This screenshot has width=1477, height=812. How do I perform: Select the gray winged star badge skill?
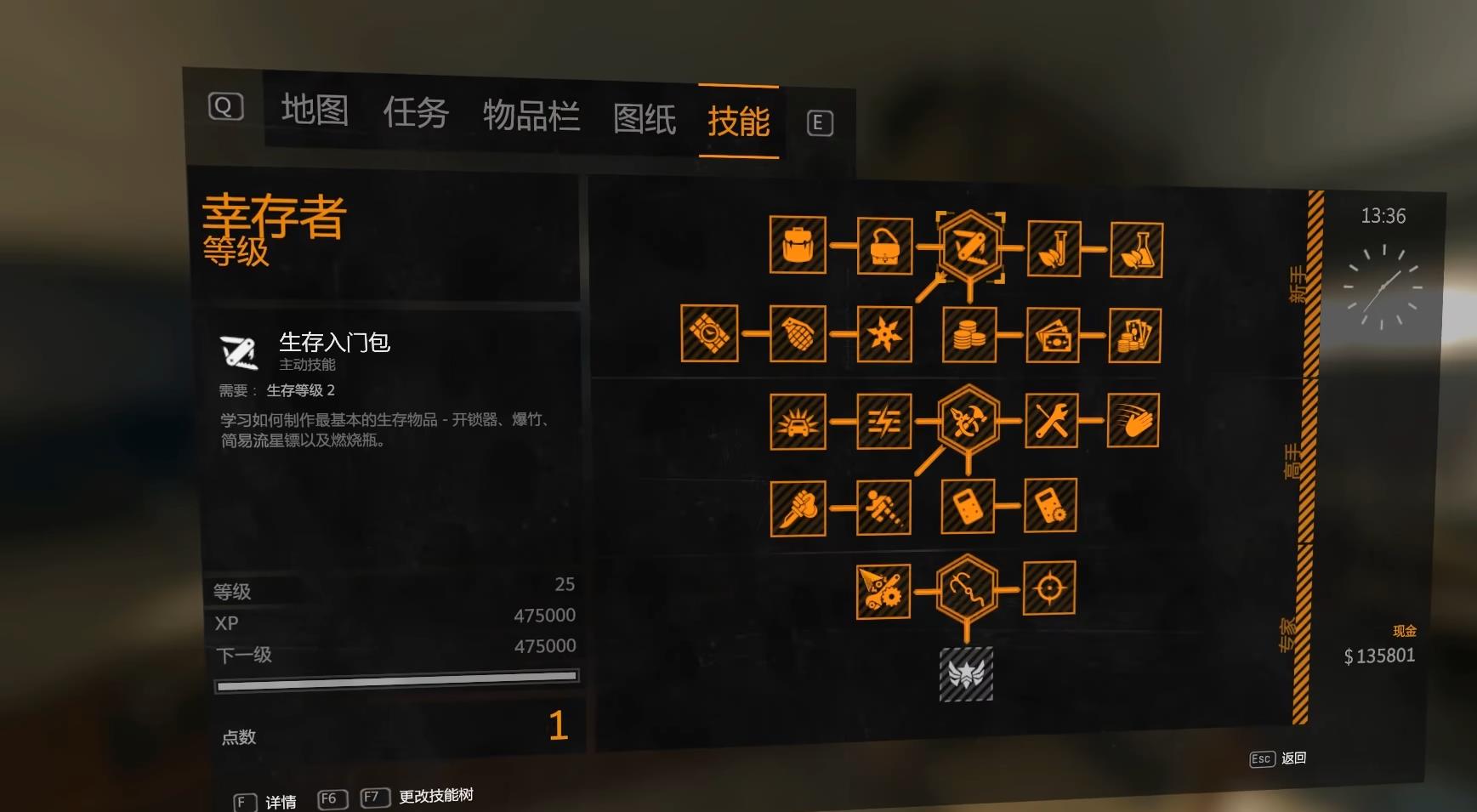[x=966, y=674]
